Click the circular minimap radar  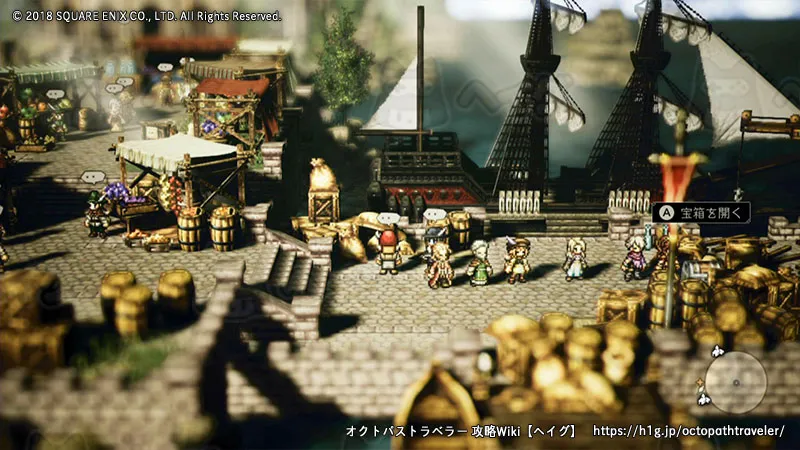coord(736,382)
